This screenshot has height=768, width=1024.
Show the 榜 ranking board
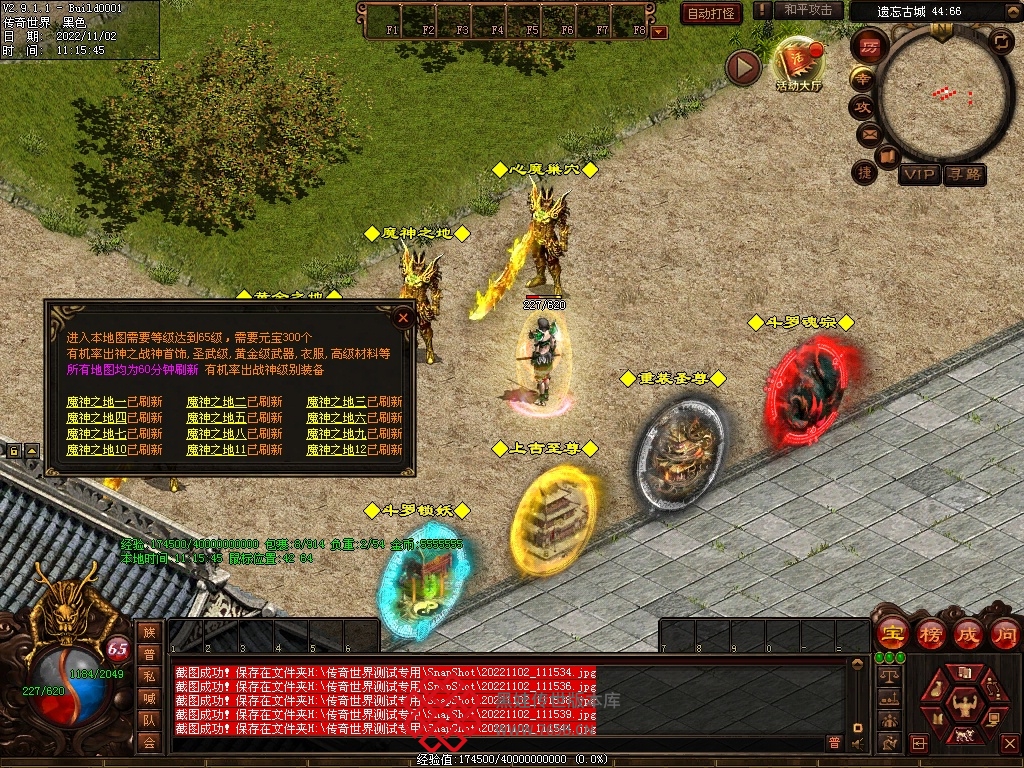point(929,633)
